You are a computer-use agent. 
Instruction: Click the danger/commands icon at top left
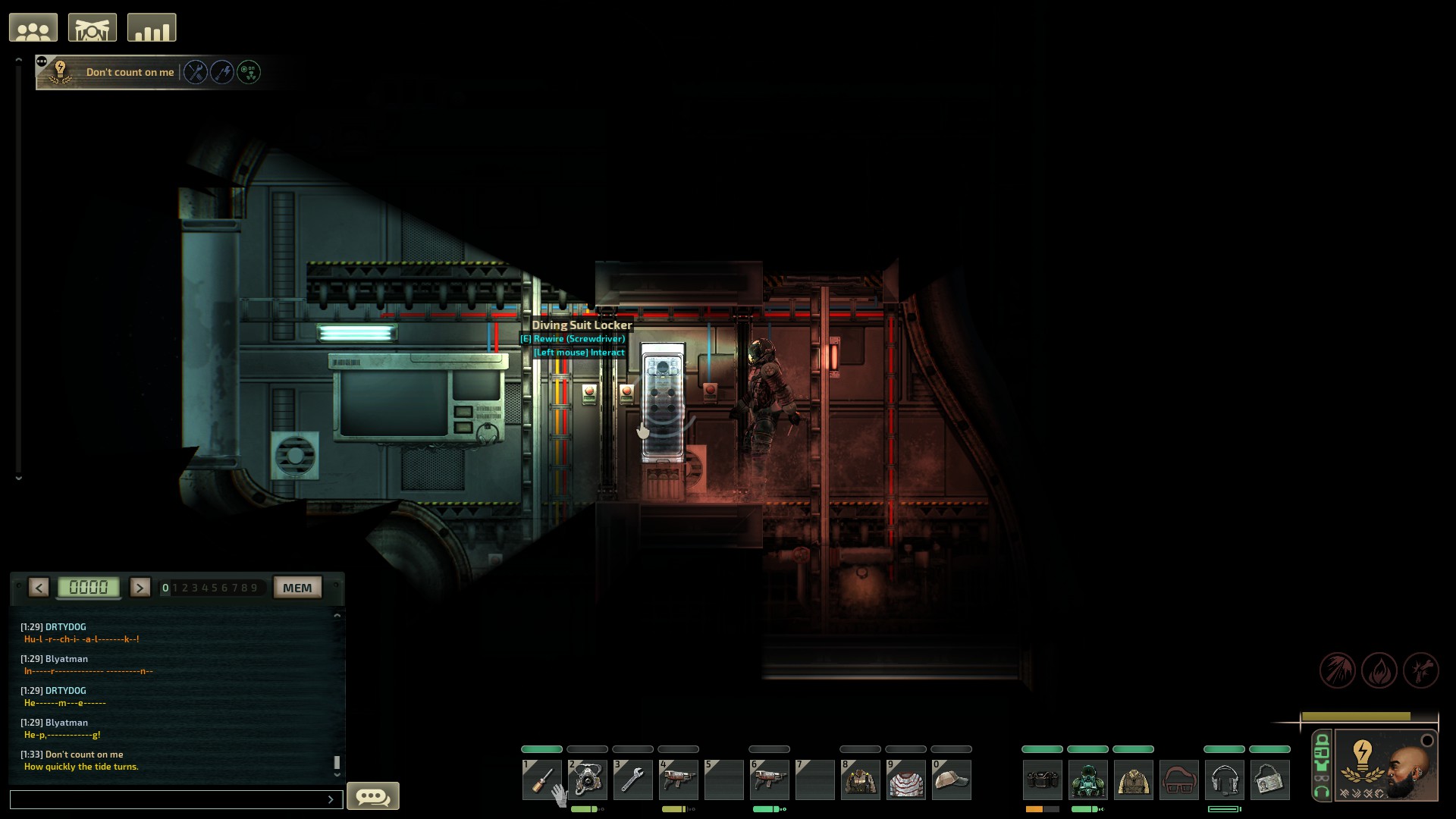point(93,27)
